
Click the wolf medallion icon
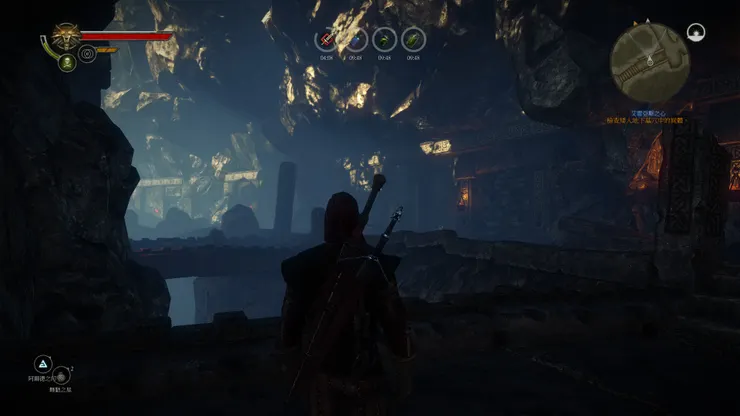(x=67, y=37)
